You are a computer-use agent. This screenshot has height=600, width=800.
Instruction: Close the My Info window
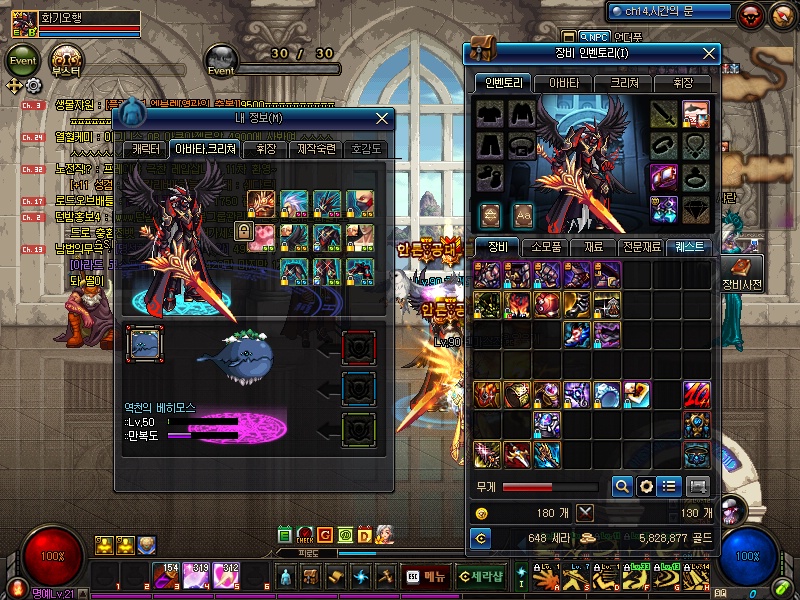tap(382, 118)
